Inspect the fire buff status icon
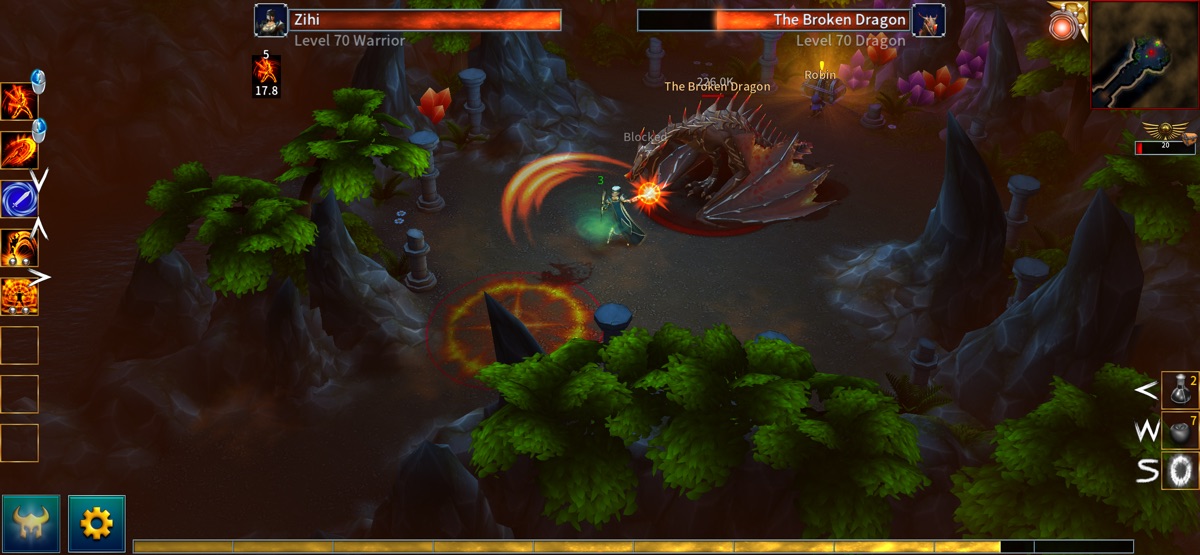 [x=266, y=69]
